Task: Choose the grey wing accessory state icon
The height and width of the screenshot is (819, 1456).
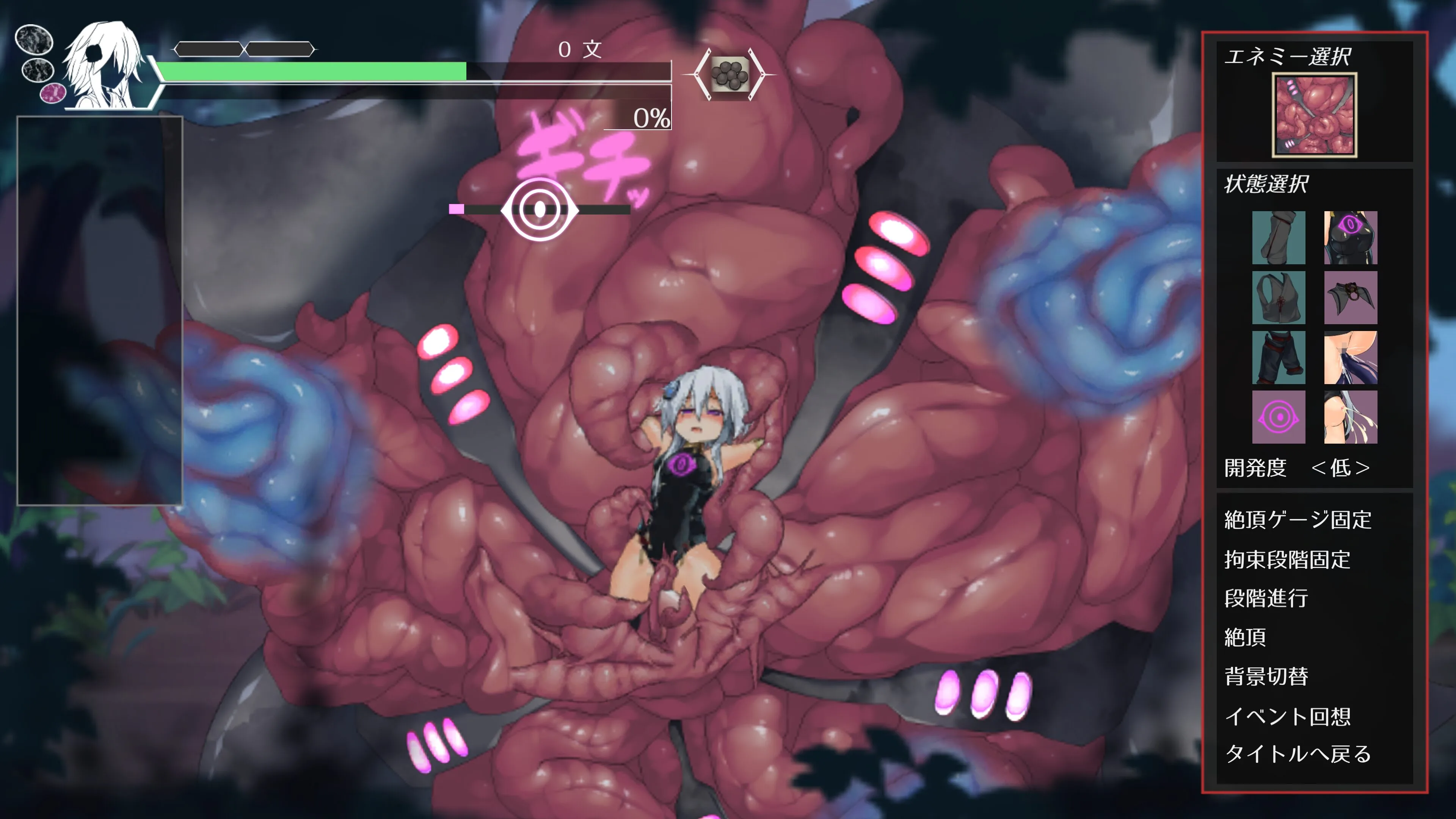Action: [1350, 297]
